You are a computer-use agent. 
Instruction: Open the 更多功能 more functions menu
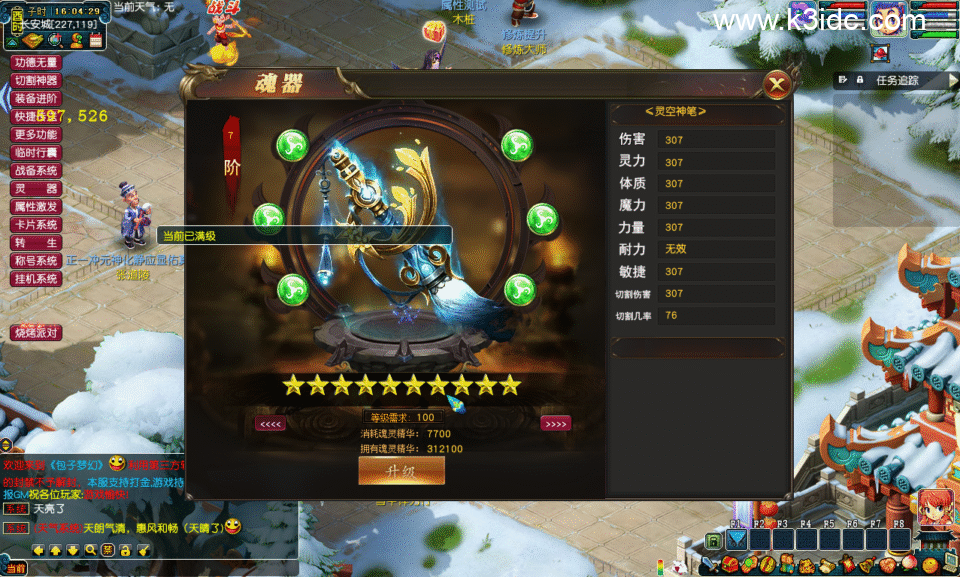[x=36, y=134]
